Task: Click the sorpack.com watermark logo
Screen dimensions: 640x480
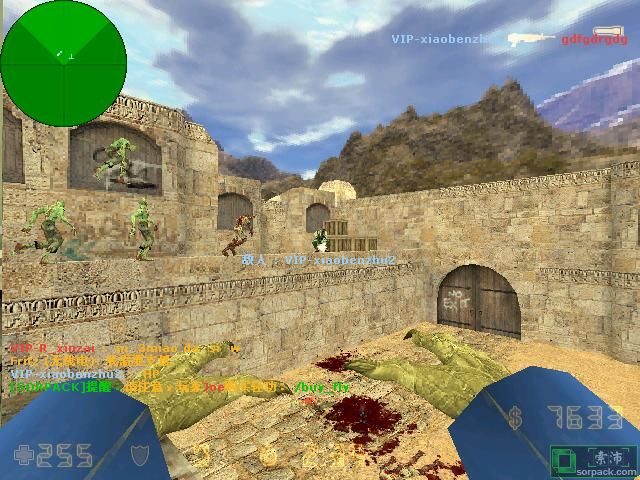Action: click(x=592, y=460)
